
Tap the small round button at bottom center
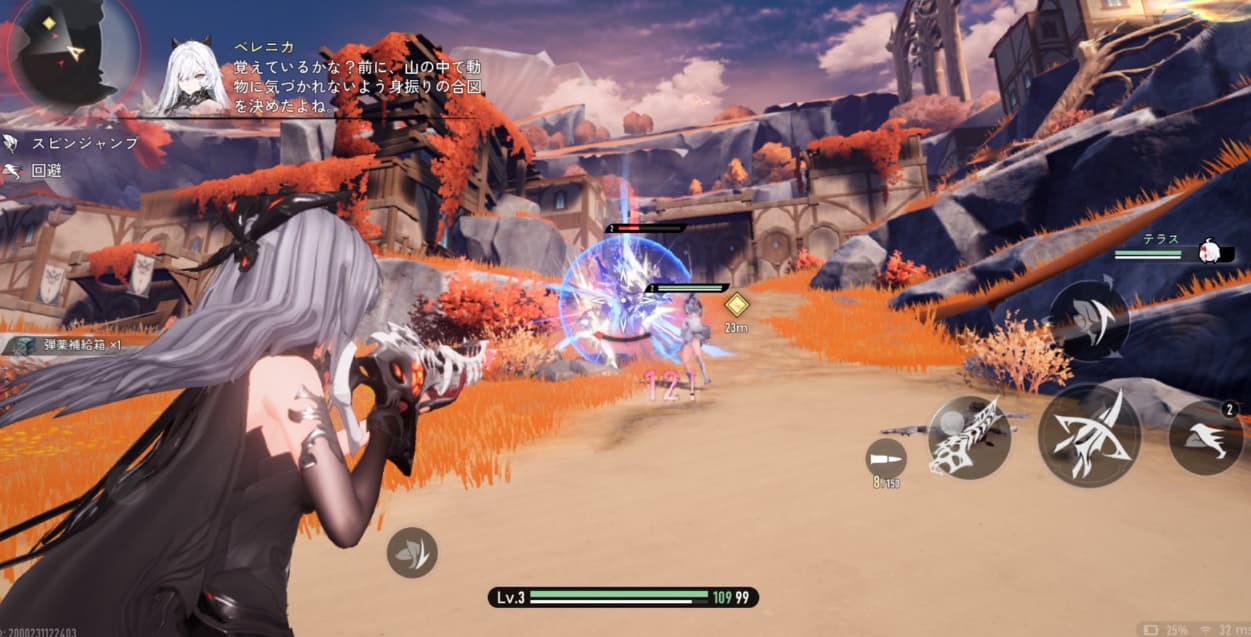413,552
